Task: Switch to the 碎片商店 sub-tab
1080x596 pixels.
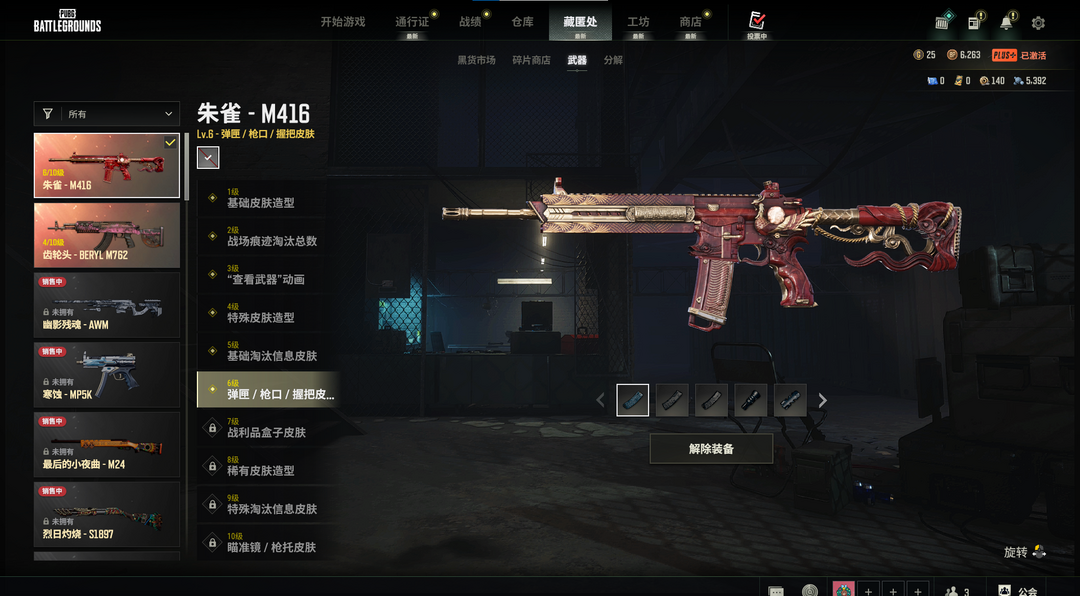Action: pos(531,60)
